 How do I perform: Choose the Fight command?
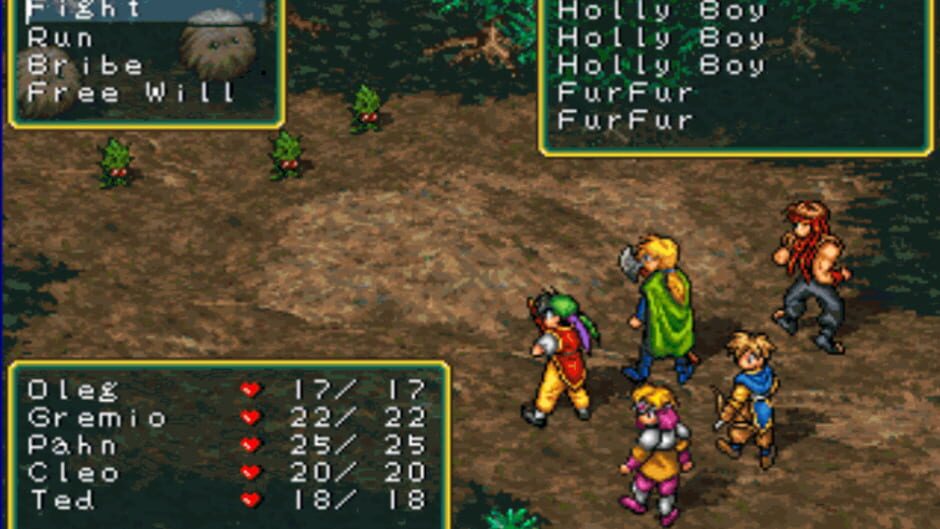click(84, 10)
